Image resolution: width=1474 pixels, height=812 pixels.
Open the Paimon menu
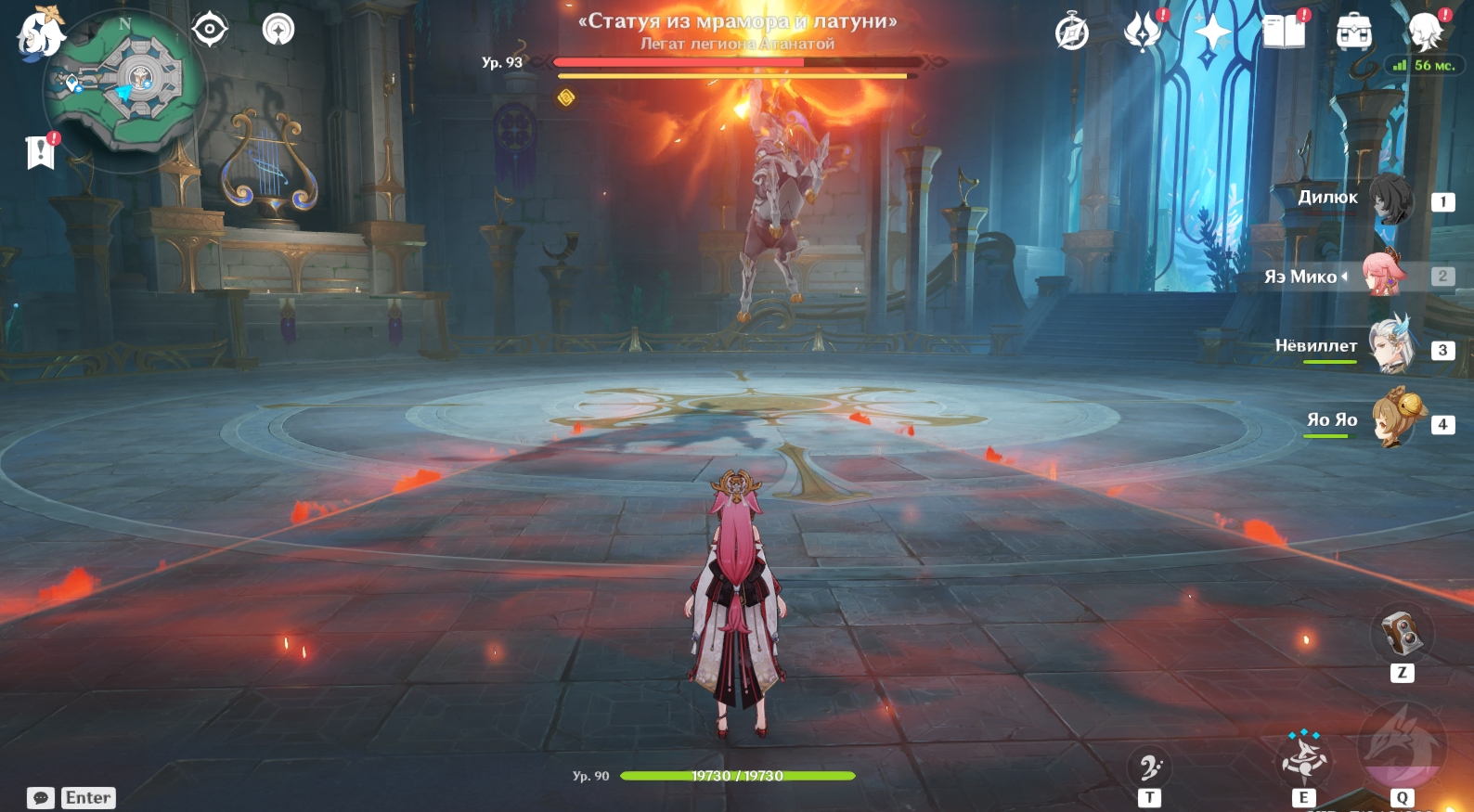pyautogui.click(x=41, y=33)
